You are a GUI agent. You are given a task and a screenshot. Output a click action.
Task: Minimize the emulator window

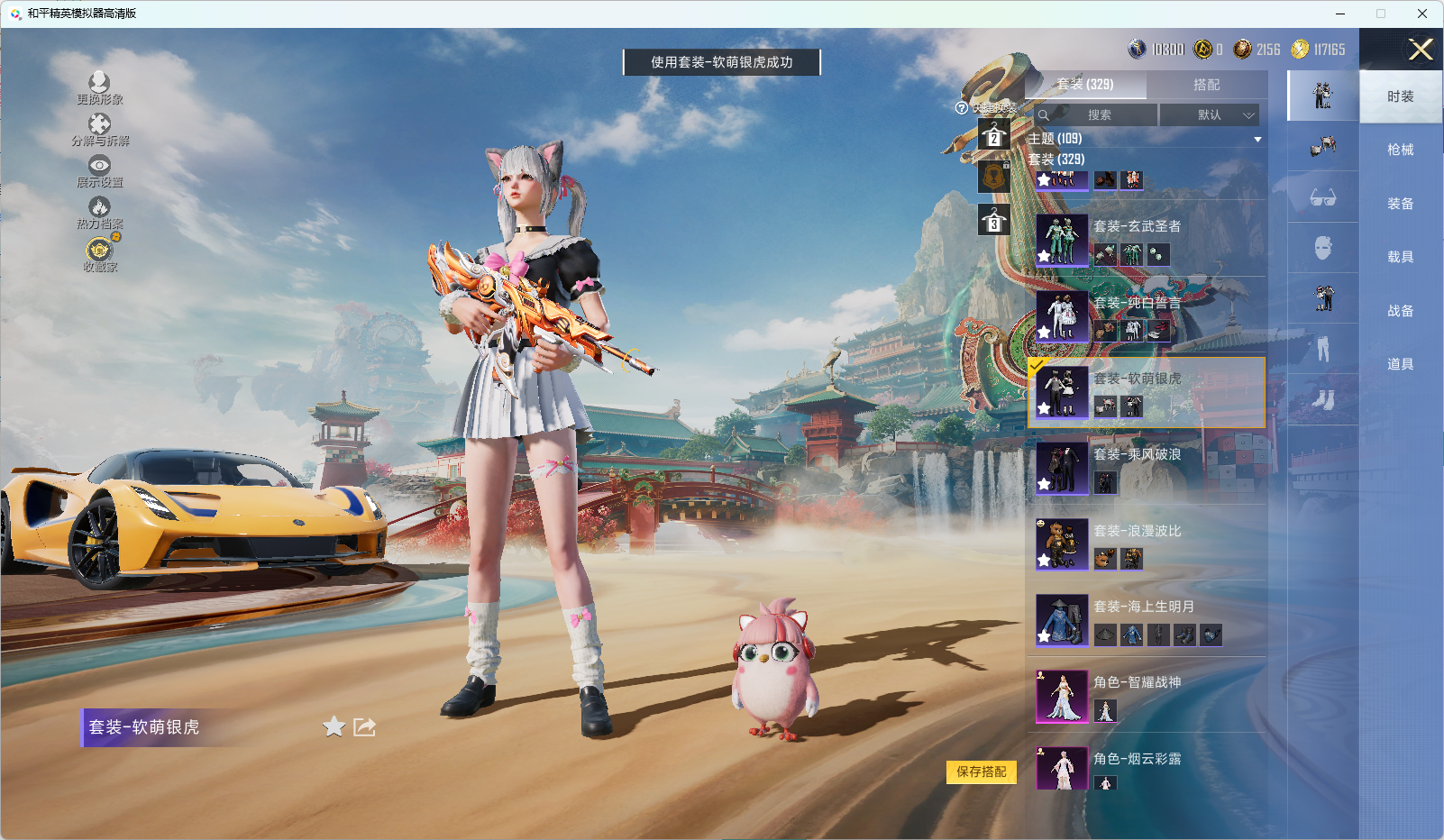(1339, 14)
